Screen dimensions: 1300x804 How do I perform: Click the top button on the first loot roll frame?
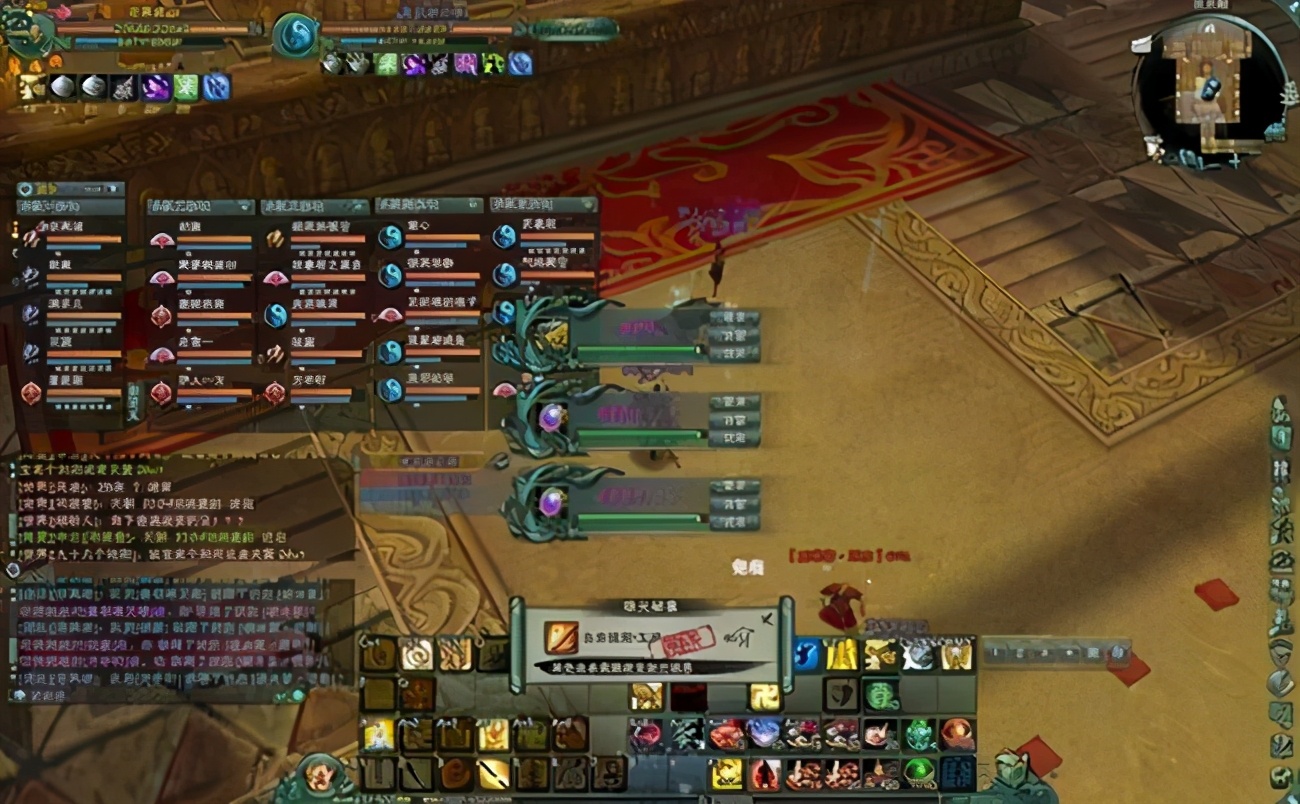pos(734,318)
